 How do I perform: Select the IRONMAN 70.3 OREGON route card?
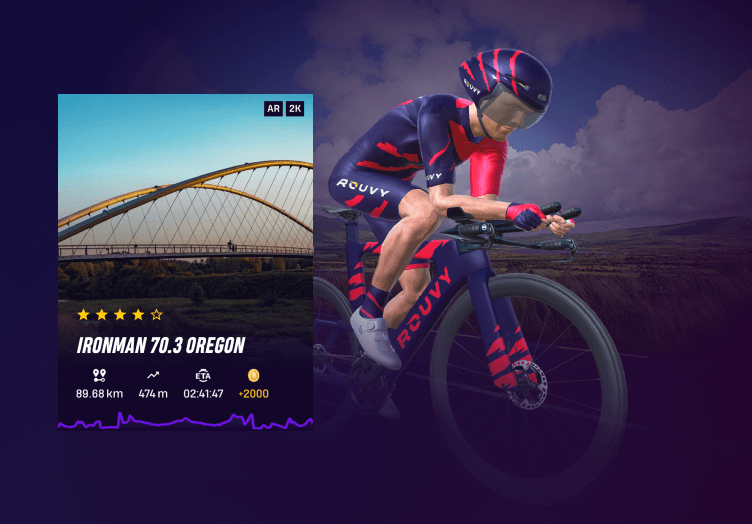pos(185,262)
